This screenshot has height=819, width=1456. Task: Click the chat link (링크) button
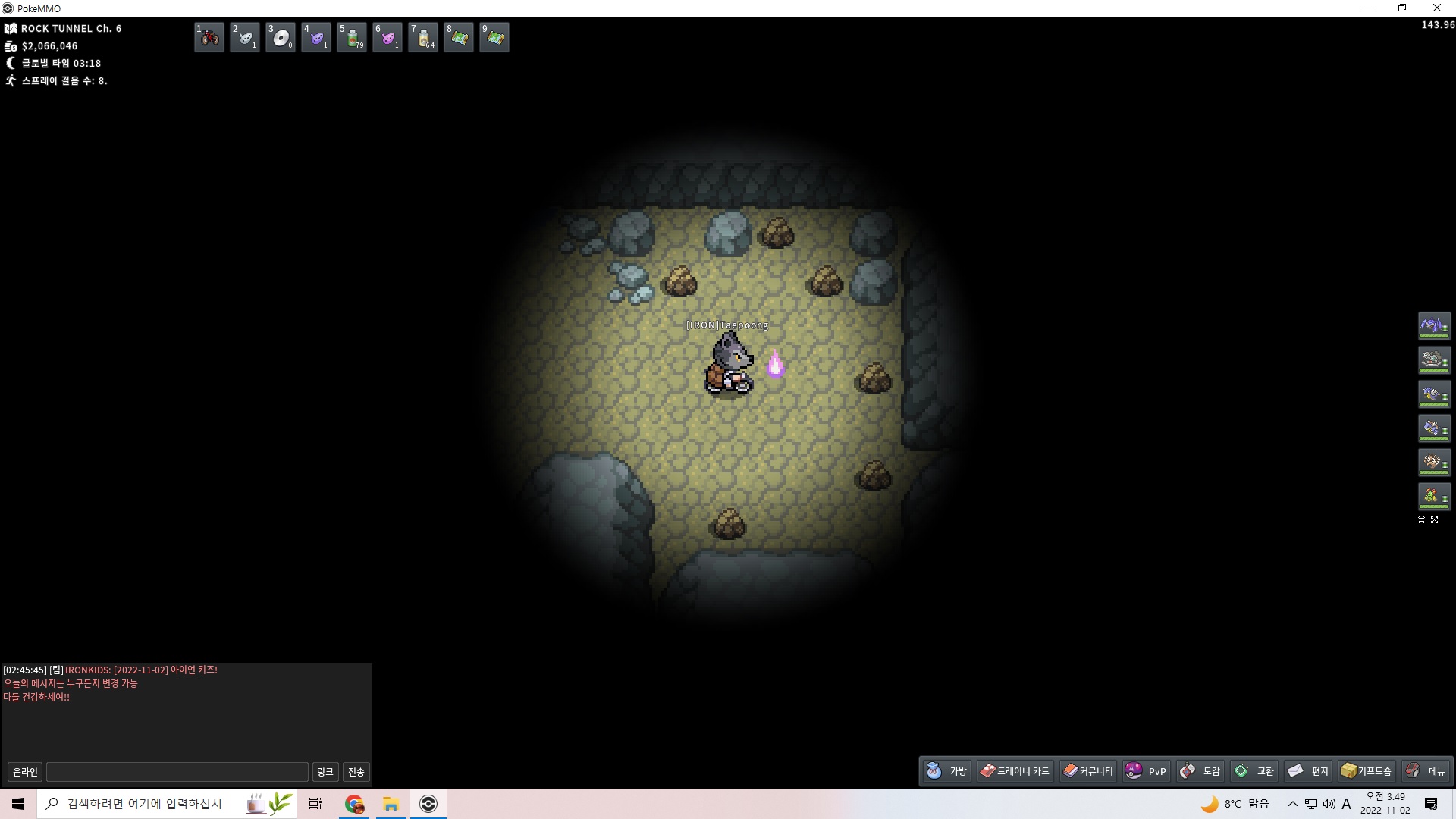pyautogui.click(x=325, y=772)
